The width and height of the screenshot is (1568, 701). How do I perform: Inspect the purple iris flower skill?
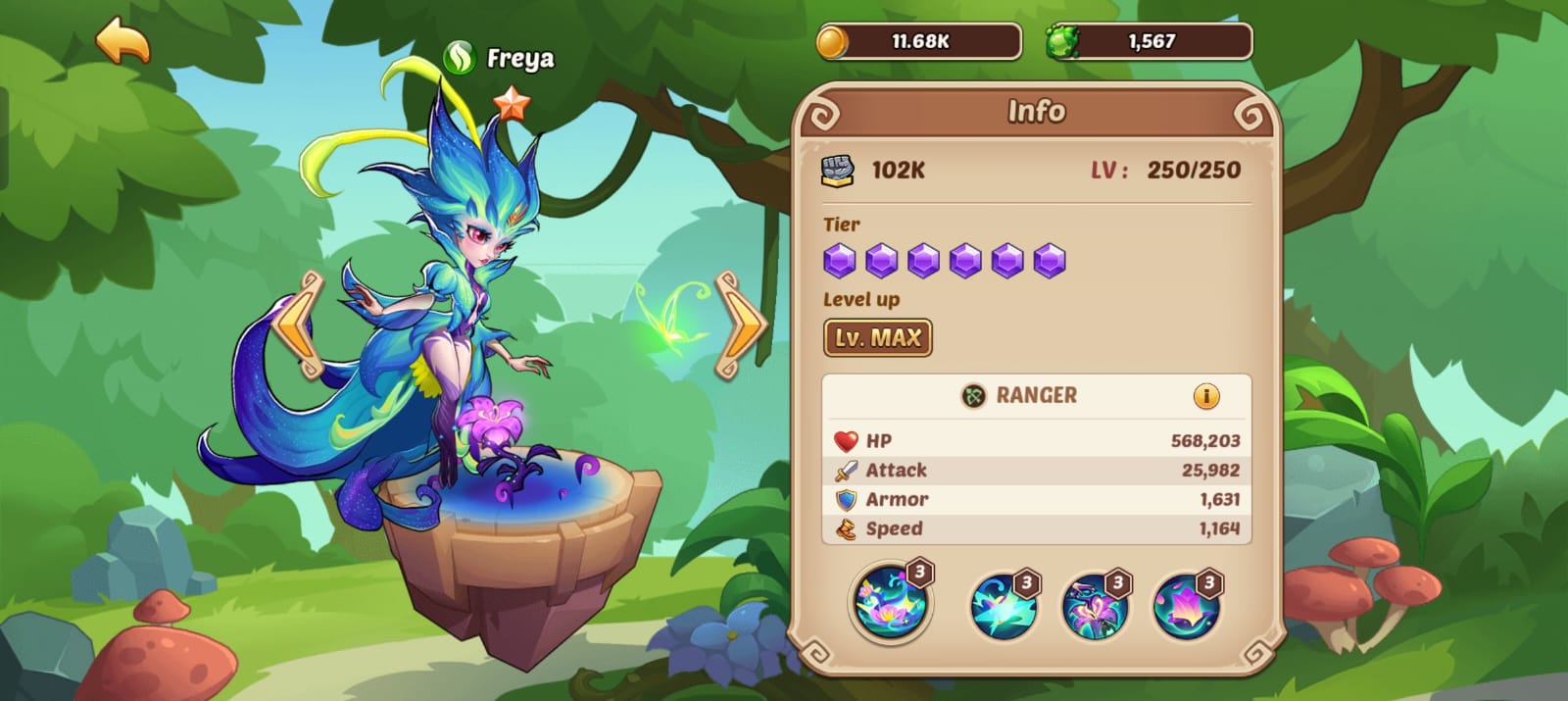click(x=1095, y=605)
